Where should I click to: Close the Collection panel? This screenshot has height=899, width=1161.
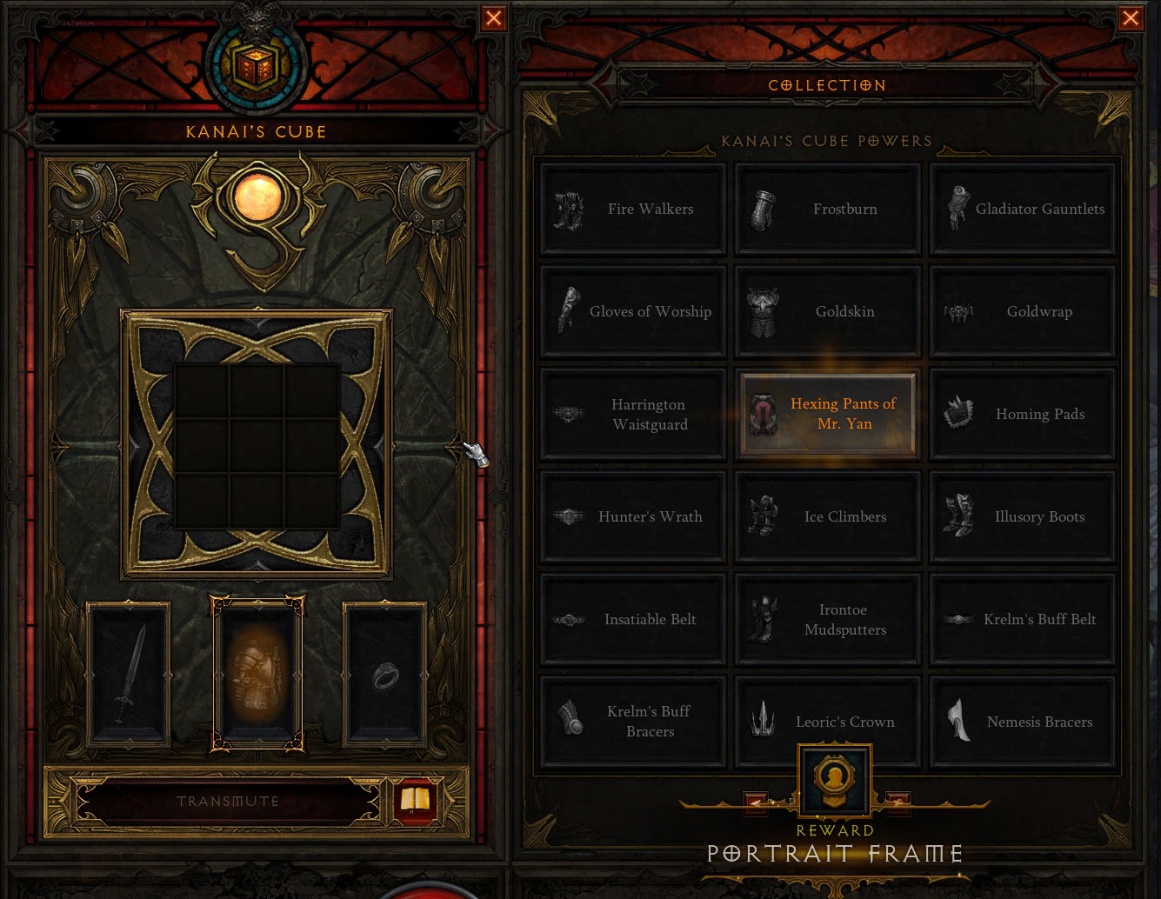pyautogui.click(x=1131, y=18)
